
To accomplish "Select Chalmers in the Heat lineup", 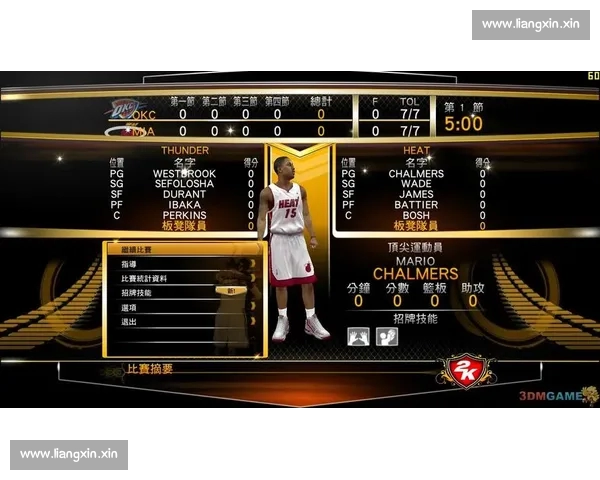I will point(415,173).
